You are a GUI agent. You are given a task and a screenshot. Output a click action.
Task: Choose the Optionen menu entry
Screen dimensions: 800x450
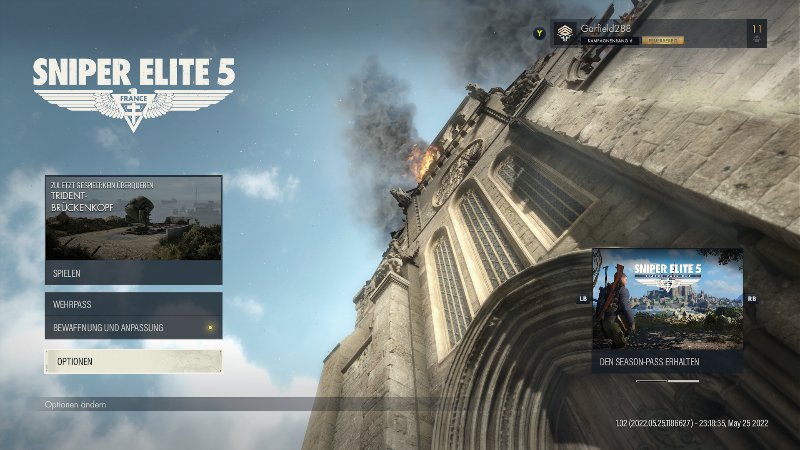click(133, 361)
